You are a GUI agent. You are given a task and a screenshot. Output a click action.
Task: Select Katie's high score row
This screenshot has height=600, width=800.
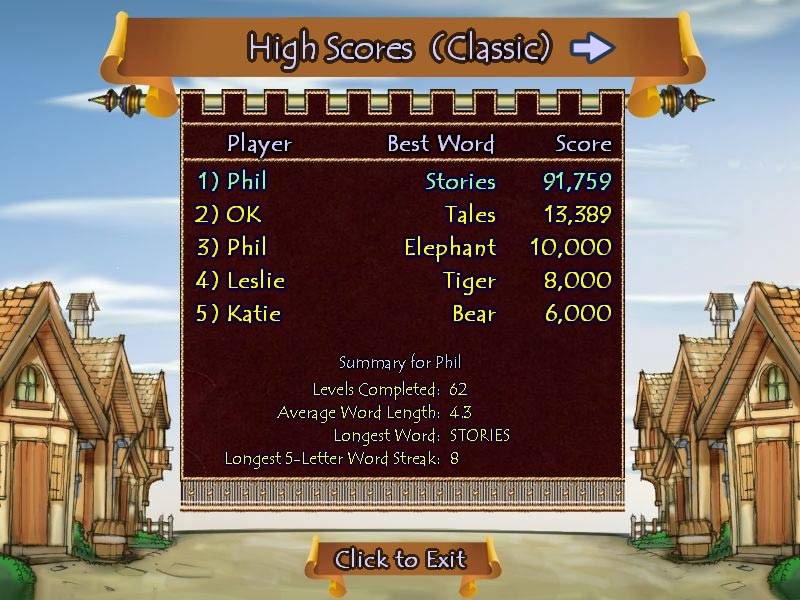pyautogui.click(x=403, y=313)
